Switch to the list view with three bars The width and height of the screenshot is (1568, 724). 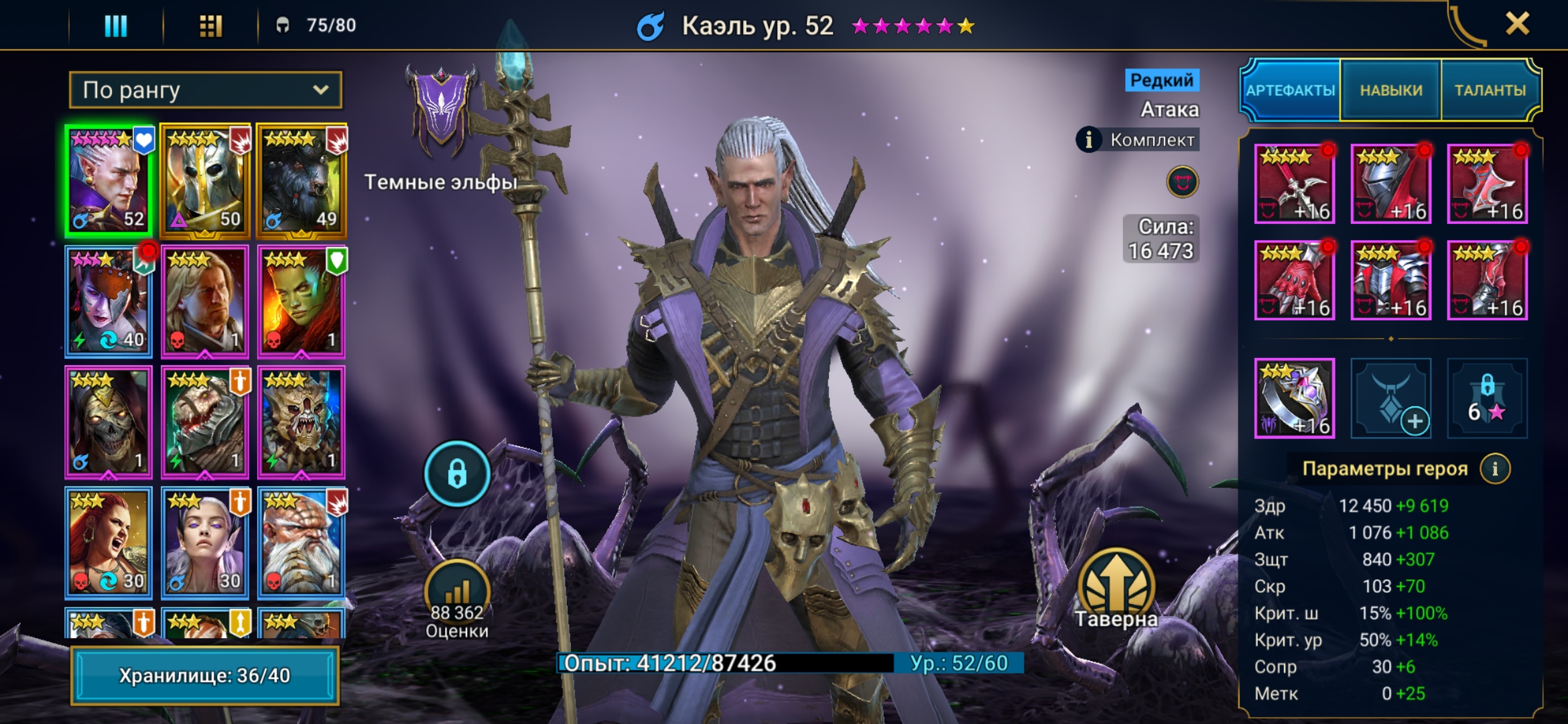point(115,25)
